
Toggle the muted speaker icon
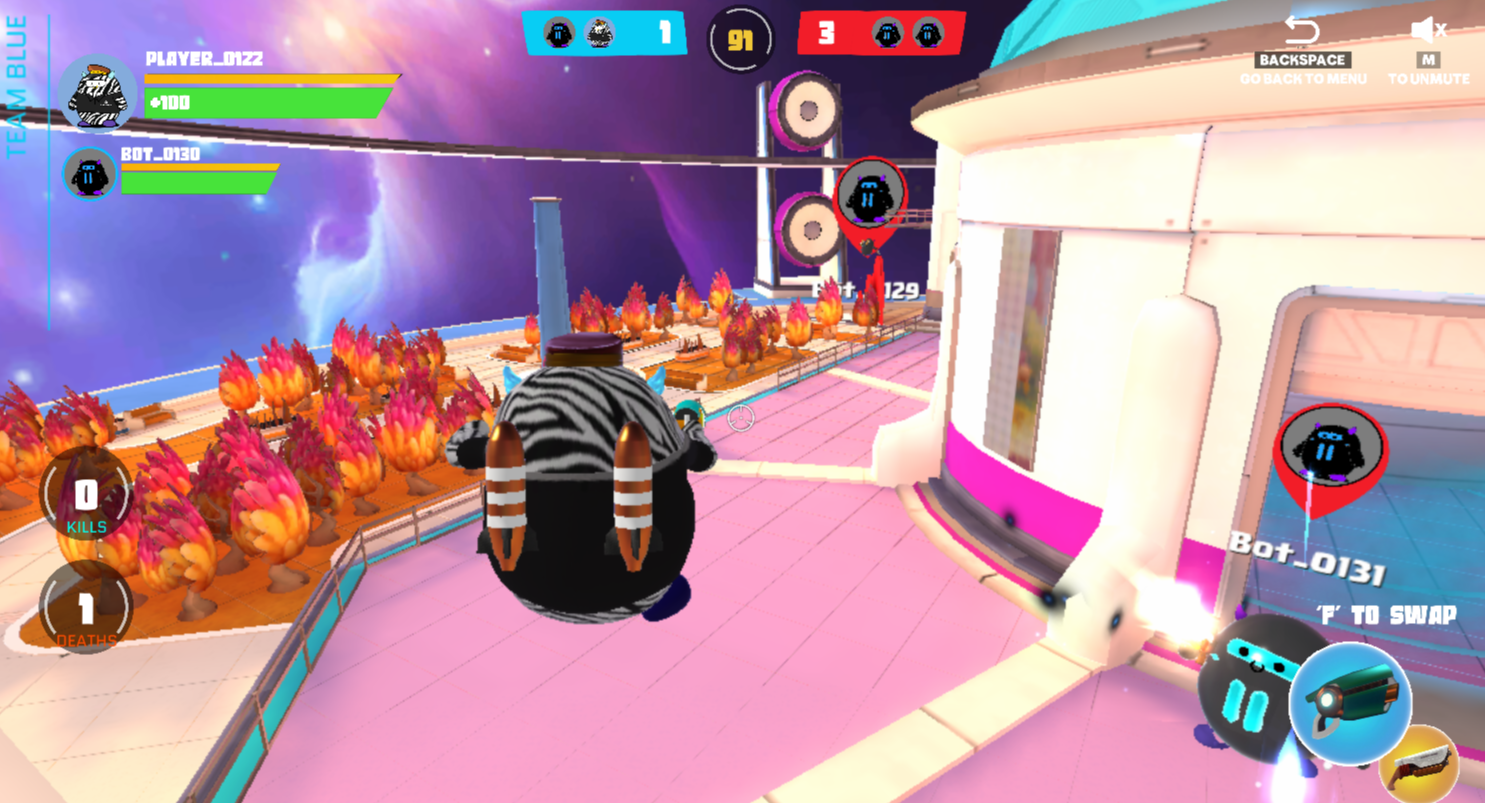(1428, 30)
